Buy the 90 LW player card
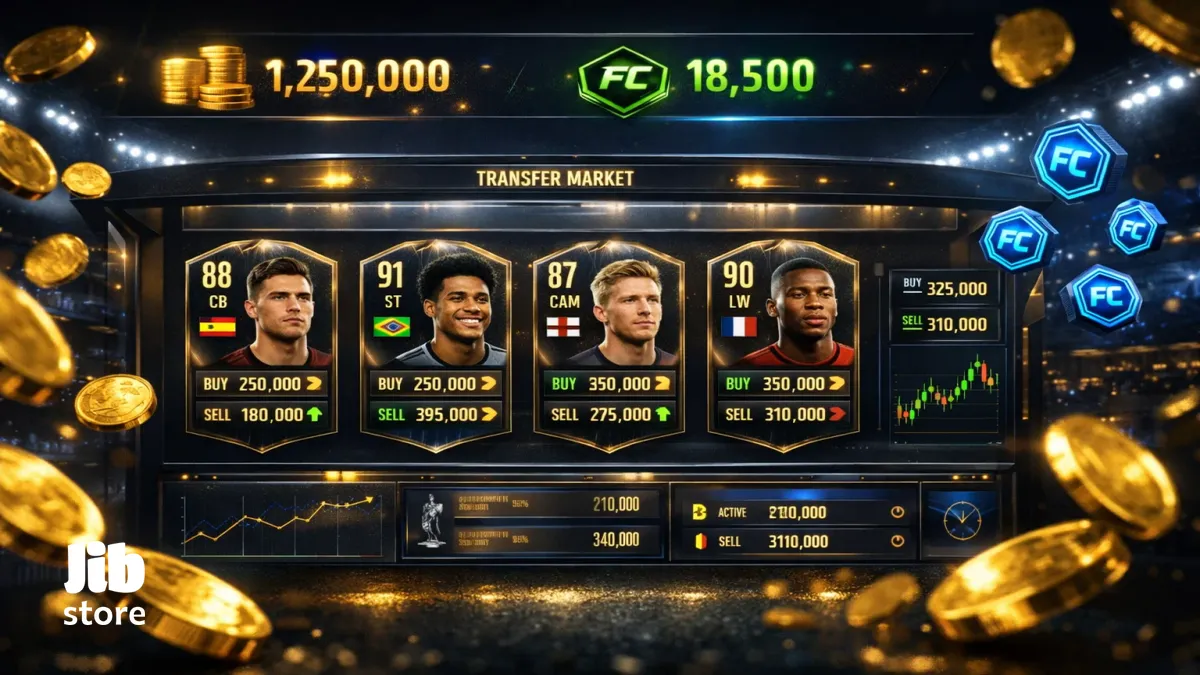Screen dimensions: 1200x675 pyautogui.click(x=783, y=383)
